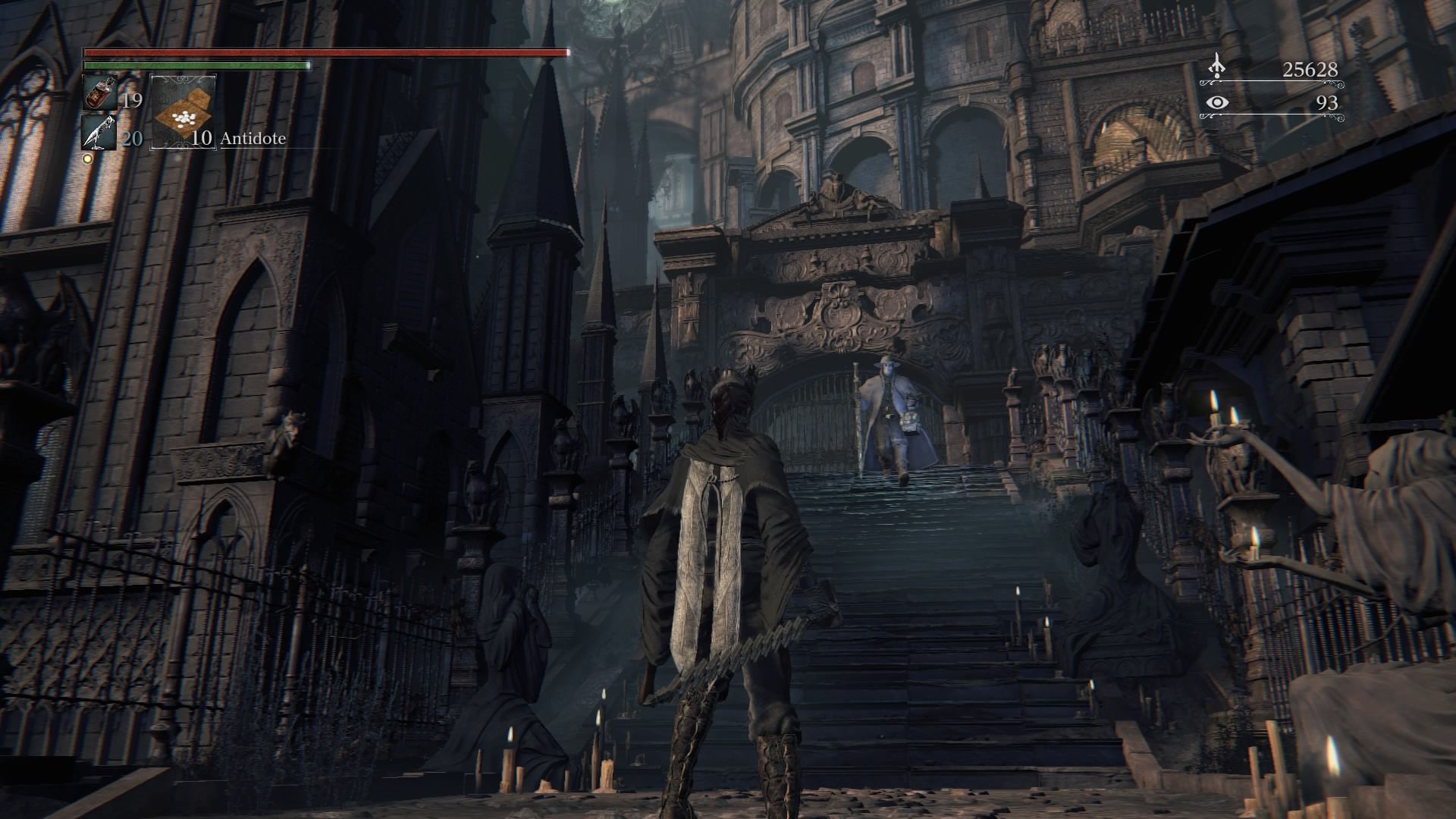Click the small glowing orb below the bullet count

[87, 157]
